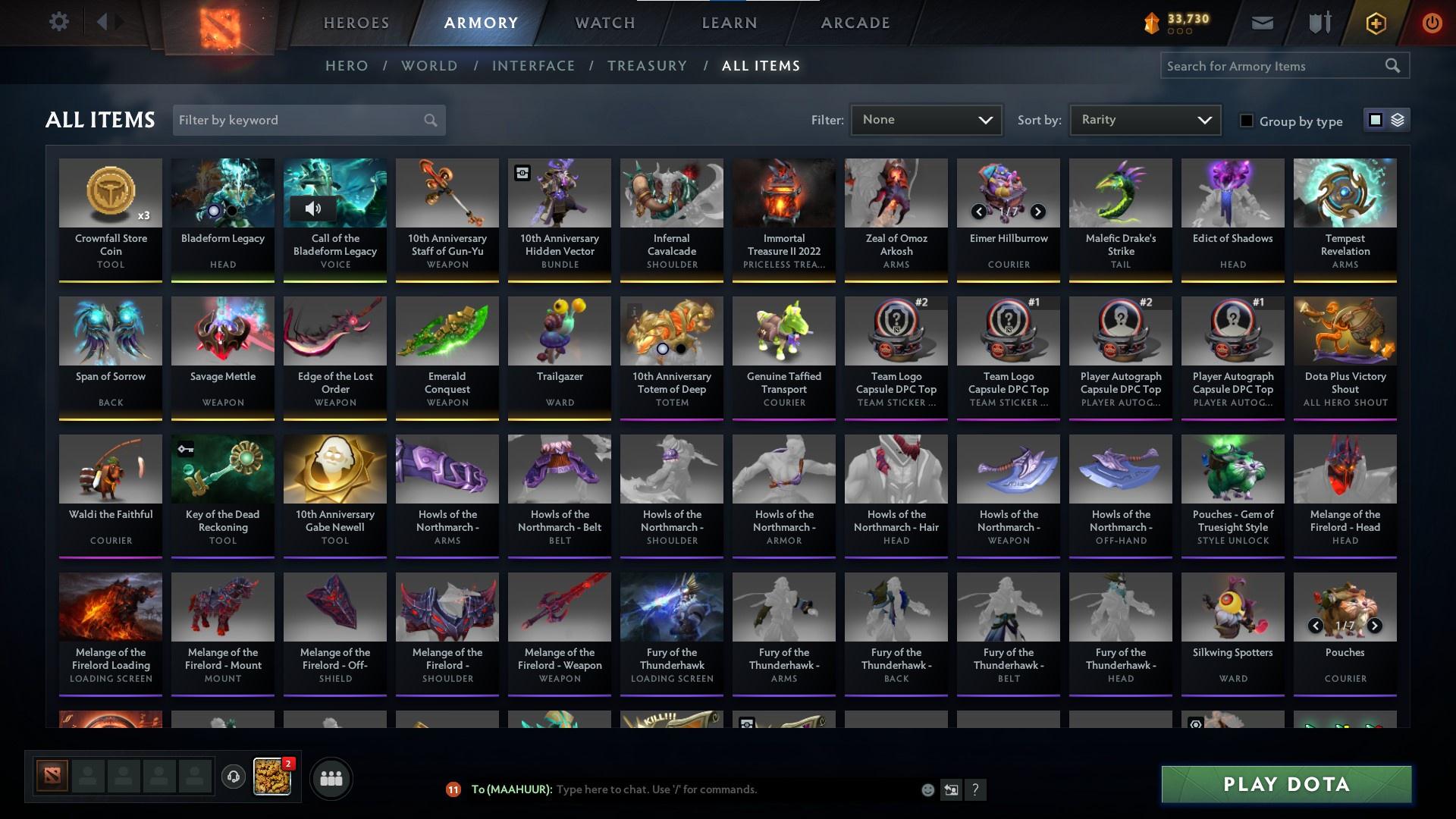
Task: Open the mail notifications icon
Action: [x=1262, y=22]
